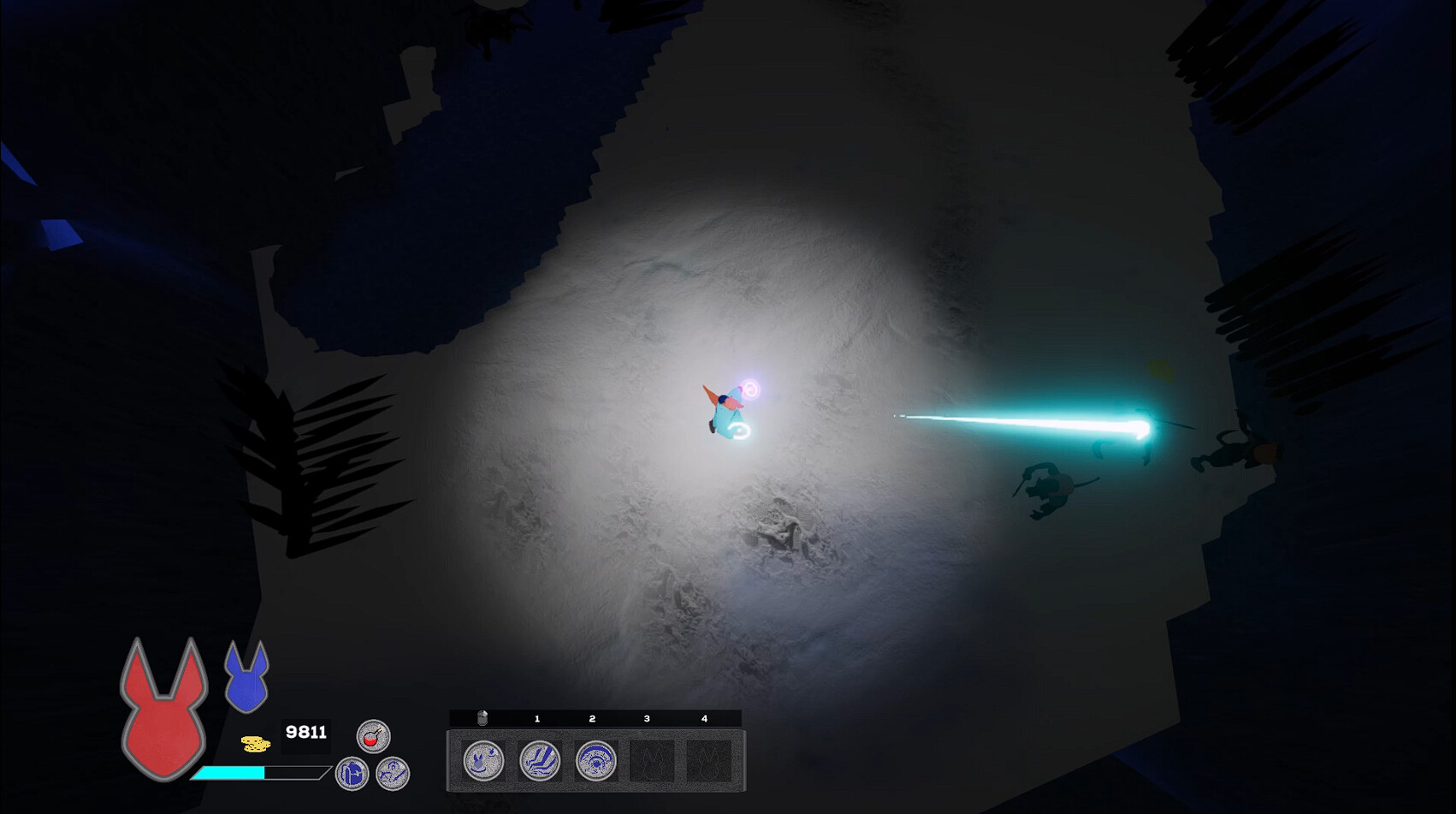Click the 9811 gold counter
Screen dimensions: 1456x814
(306, 732)
